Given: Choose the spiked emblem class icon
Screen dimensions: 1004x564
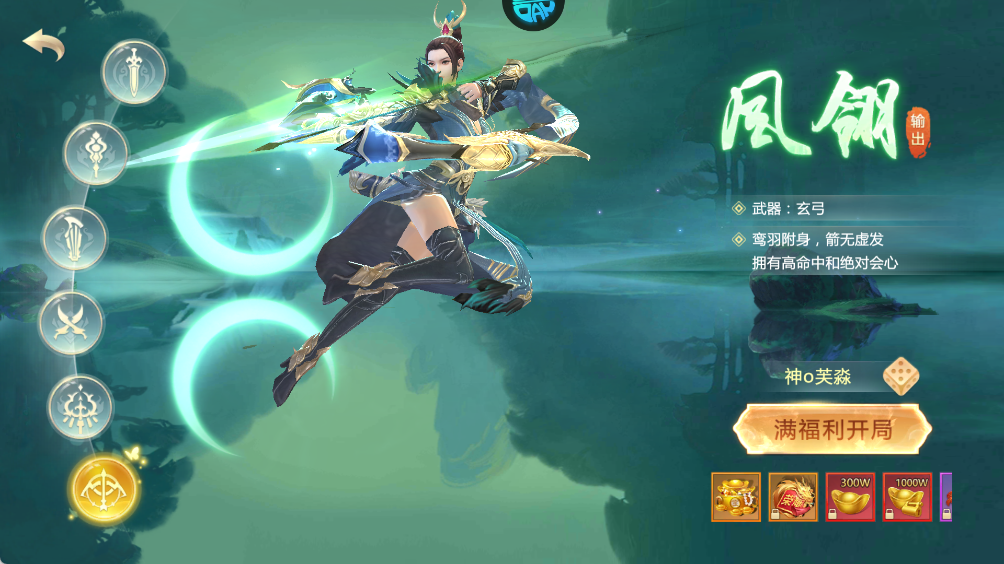Looking at the screenshot, I should 80,408.
